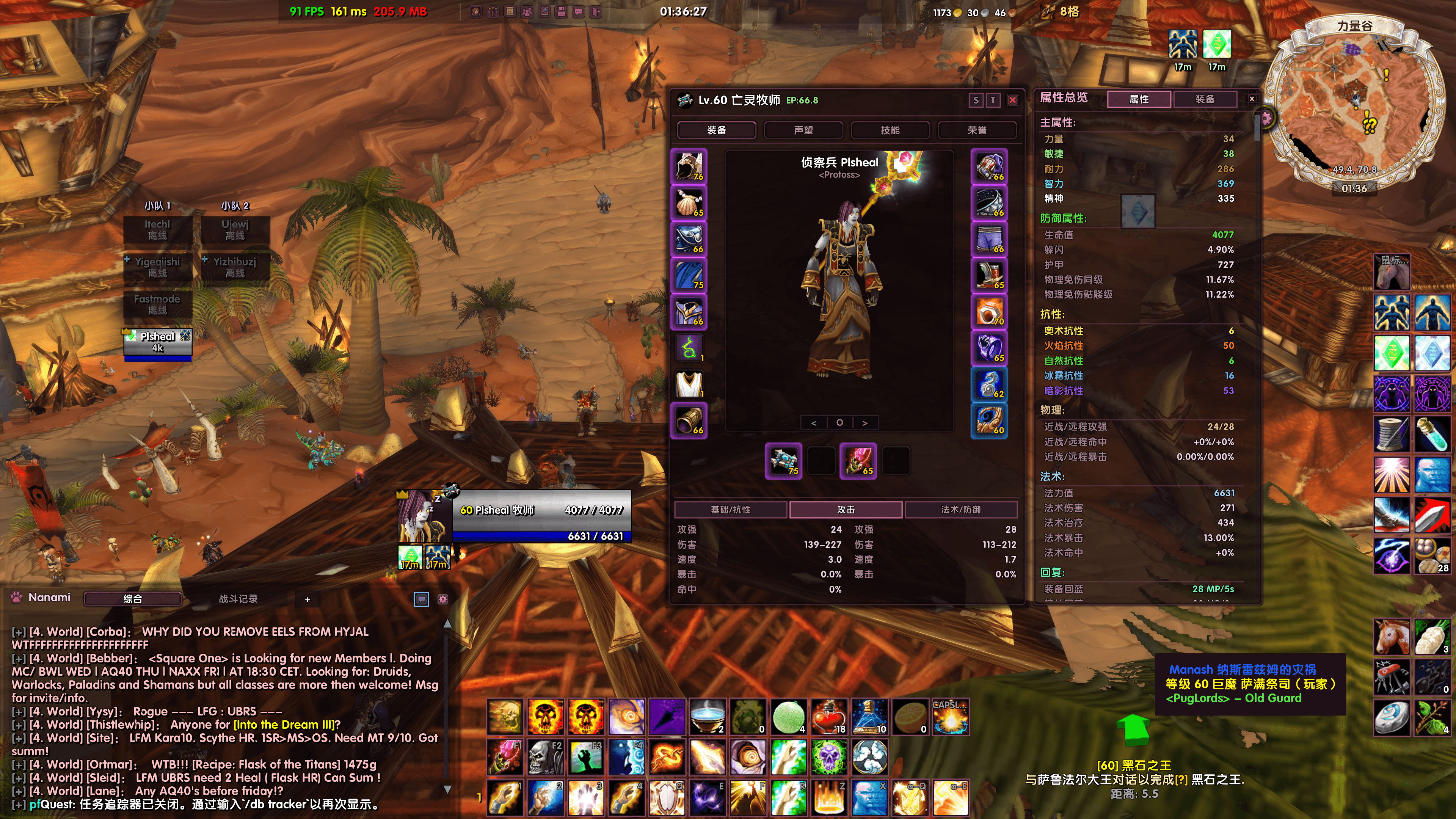The image size is (1456, 819).
Task: Switch stats overview to 装备 tab
Action: click(1205, 99)
